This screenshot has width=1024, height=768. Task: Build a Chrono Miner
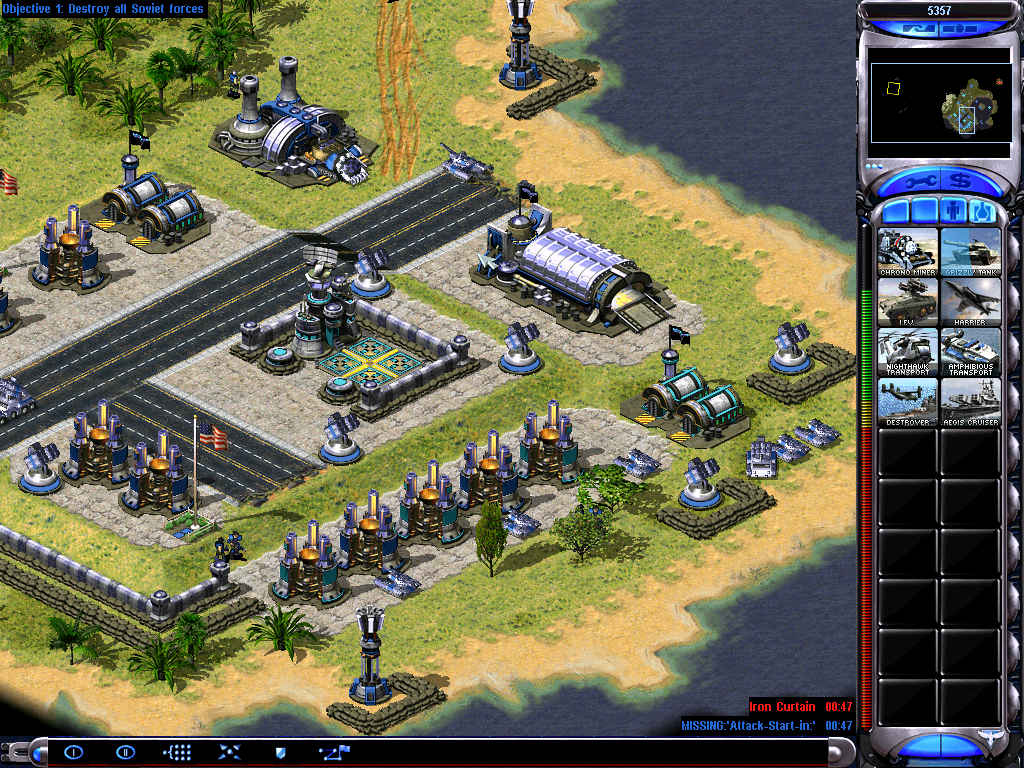908,252
